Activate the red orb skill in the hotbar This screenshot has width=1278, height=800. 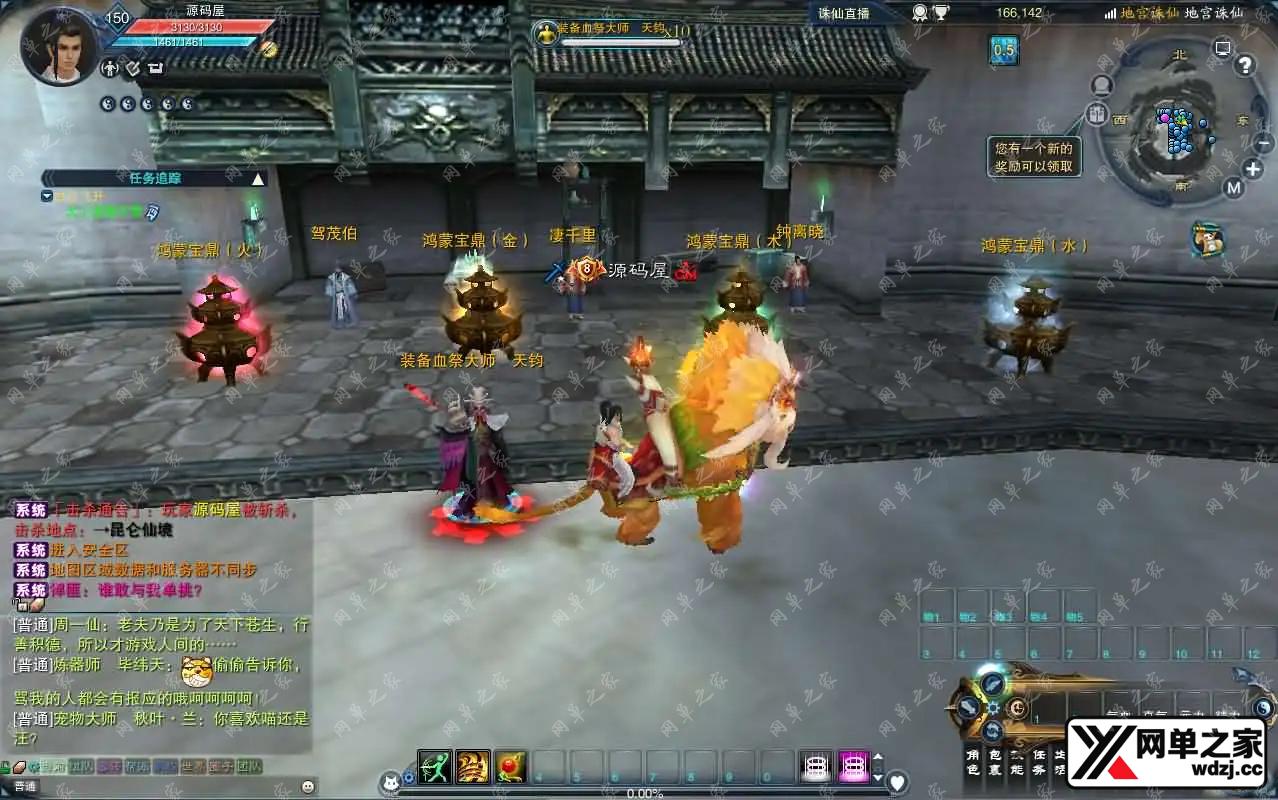[510, 766]
